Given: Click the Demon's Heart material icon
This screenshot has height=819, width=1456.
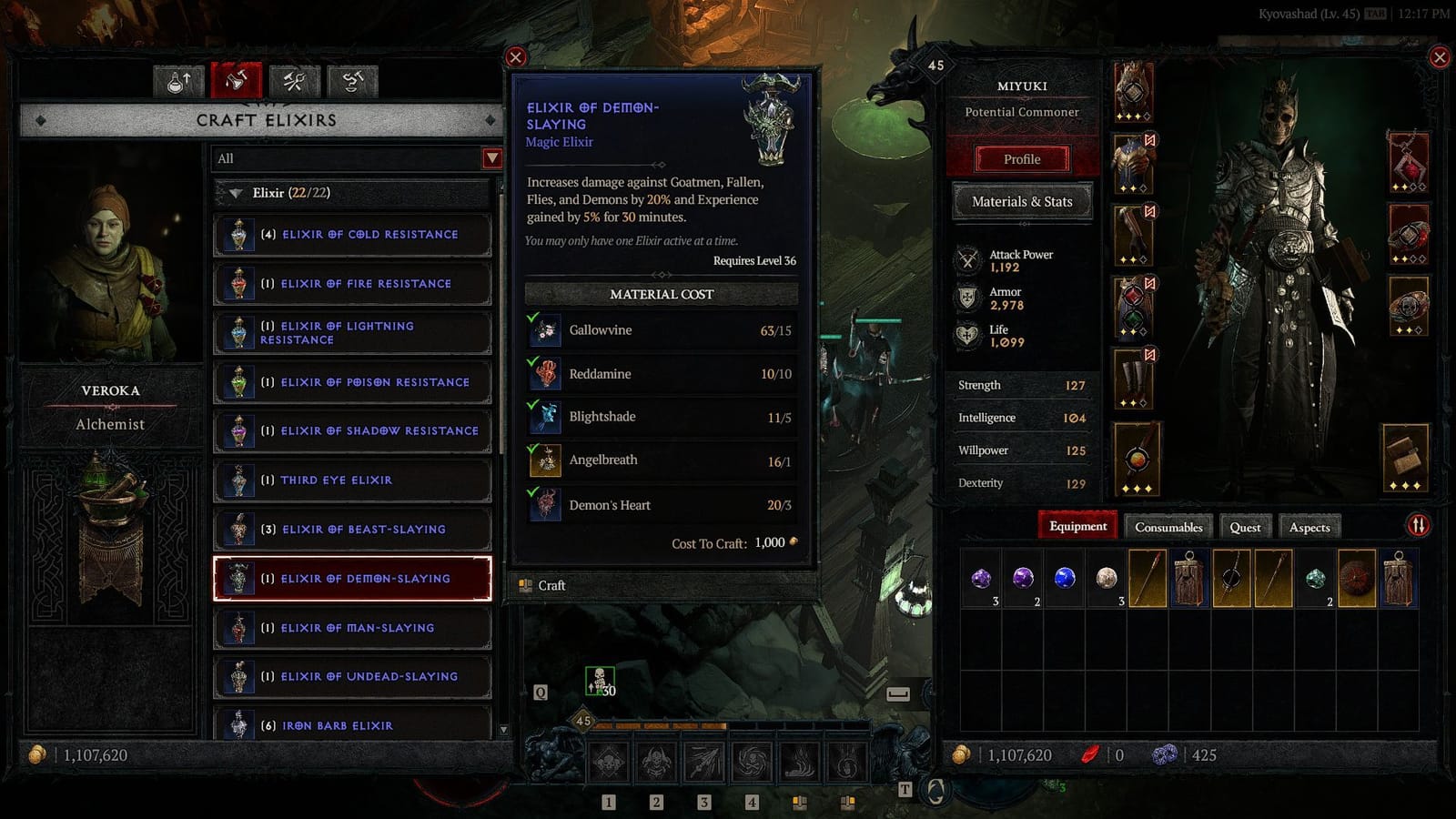Looking at the screenshot, I should tap(544, 505).
